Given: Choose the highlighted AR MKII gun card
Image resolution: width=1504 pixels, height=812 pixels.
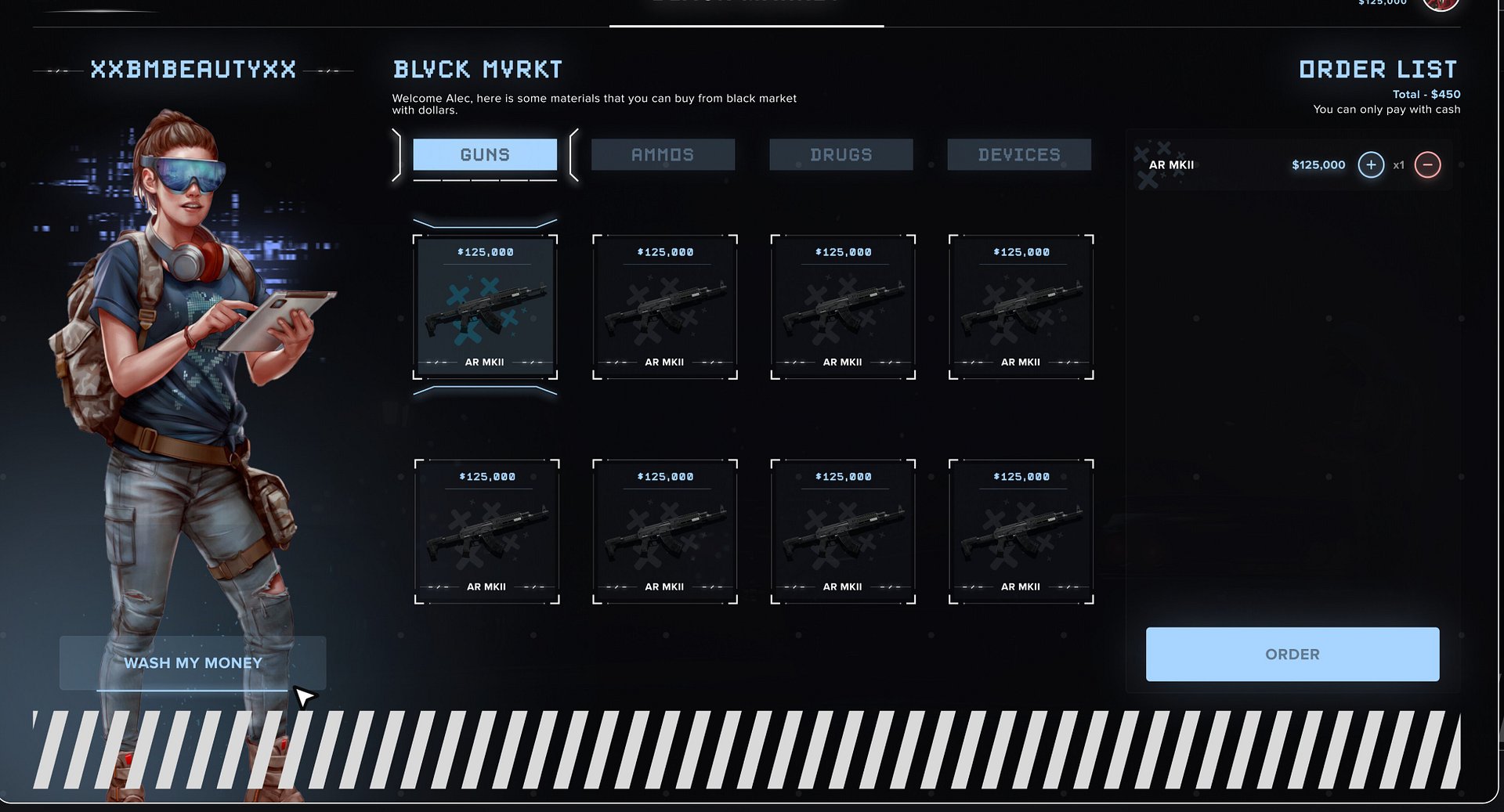Looking at the screenshot, I should (x=485, y=307).
